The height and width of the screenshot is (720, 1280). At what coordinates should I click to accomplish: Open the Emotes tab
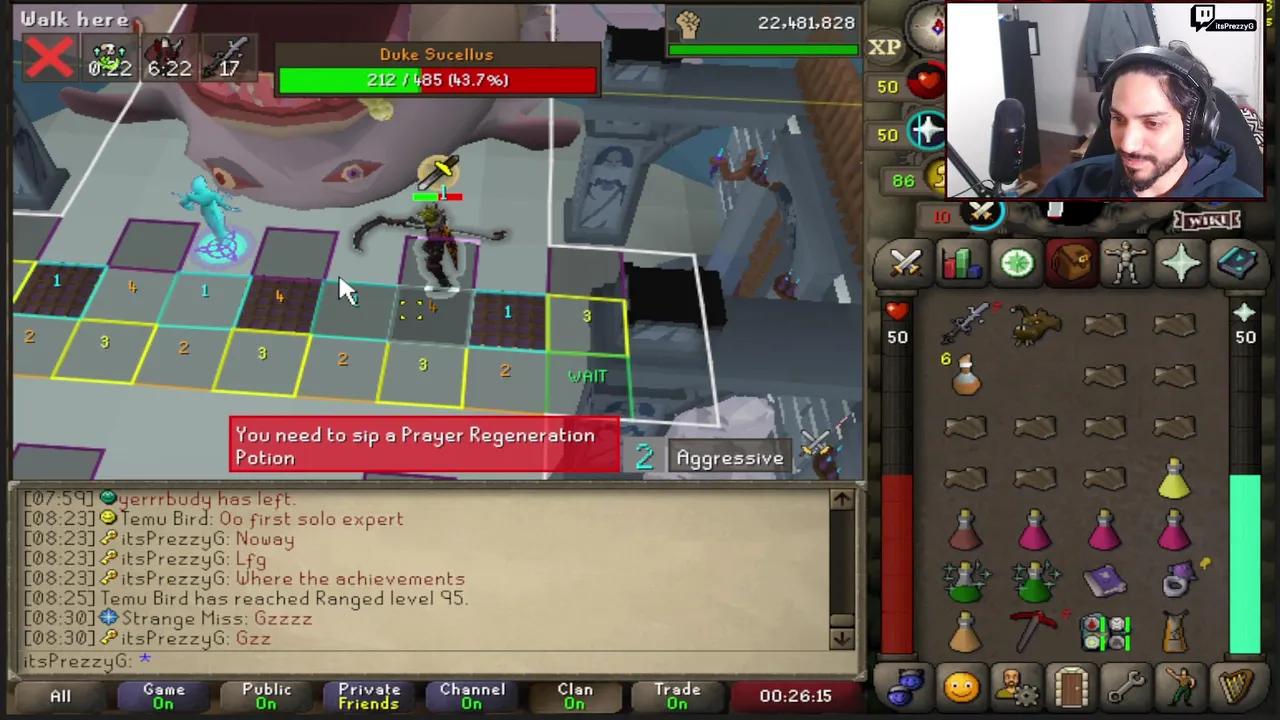(1180, 686)
